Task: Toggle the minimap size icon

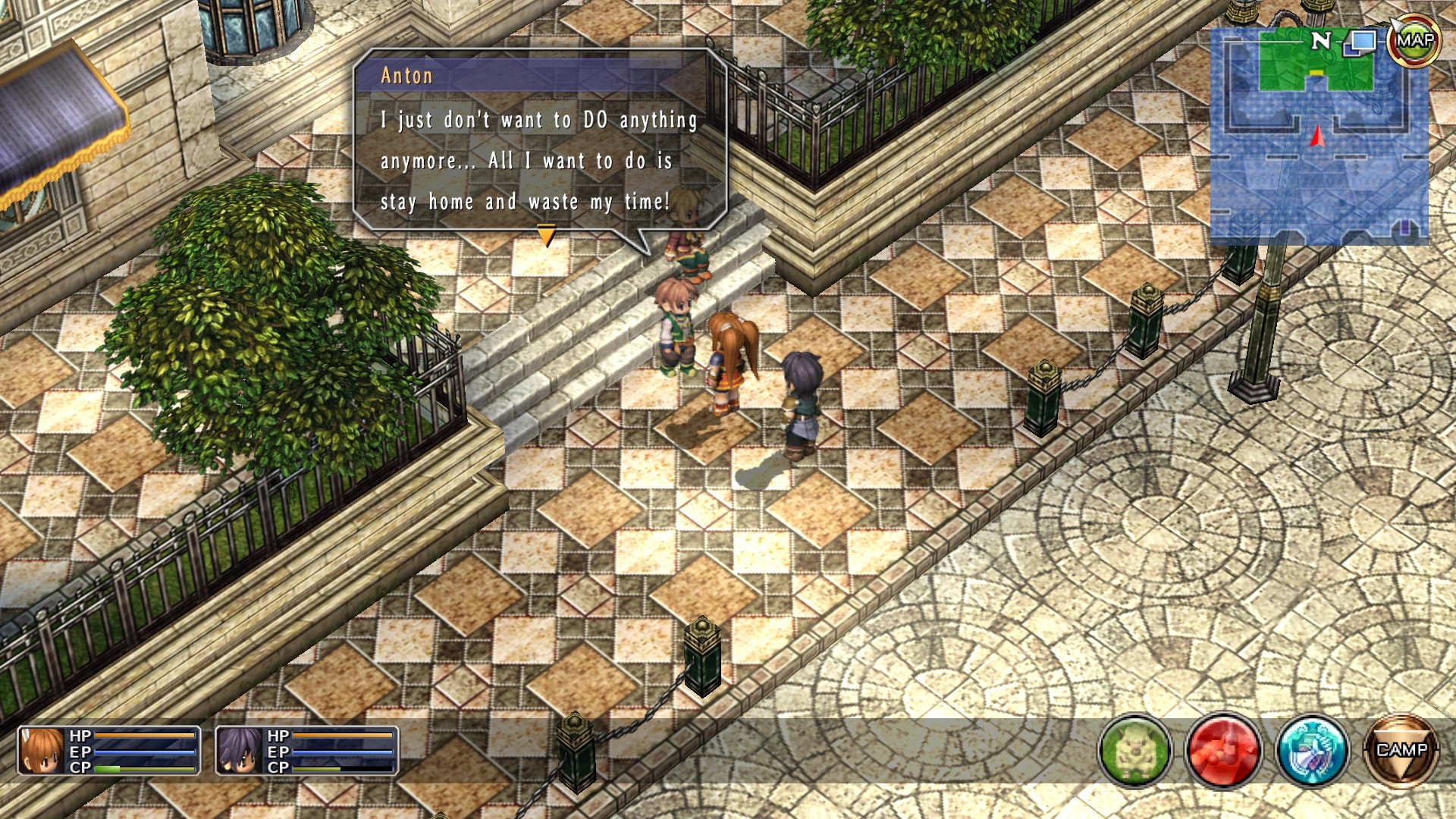Action: tap(1360, 42)
